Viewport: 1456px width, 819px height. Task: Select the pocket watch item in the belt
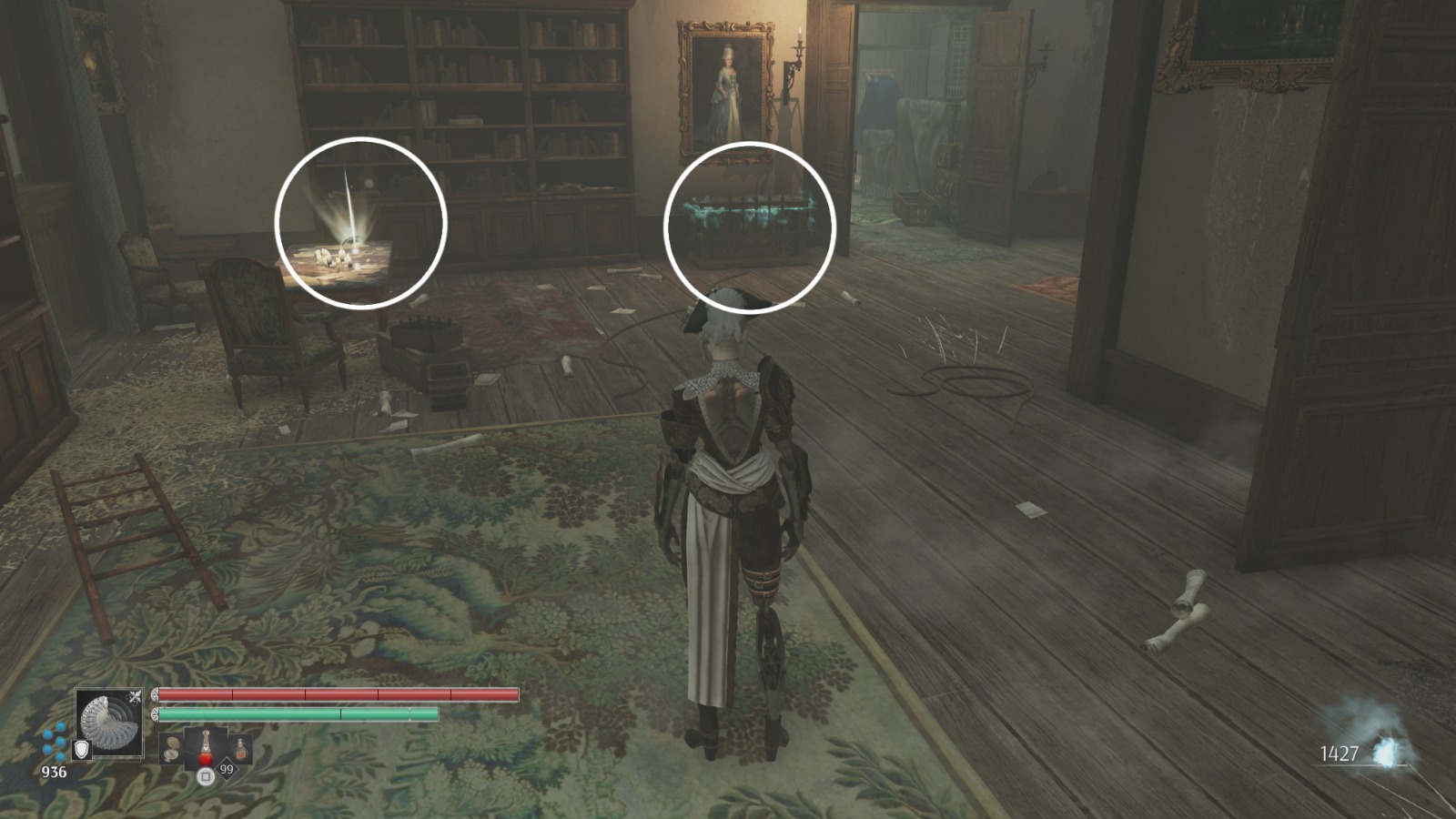(173, 748)
